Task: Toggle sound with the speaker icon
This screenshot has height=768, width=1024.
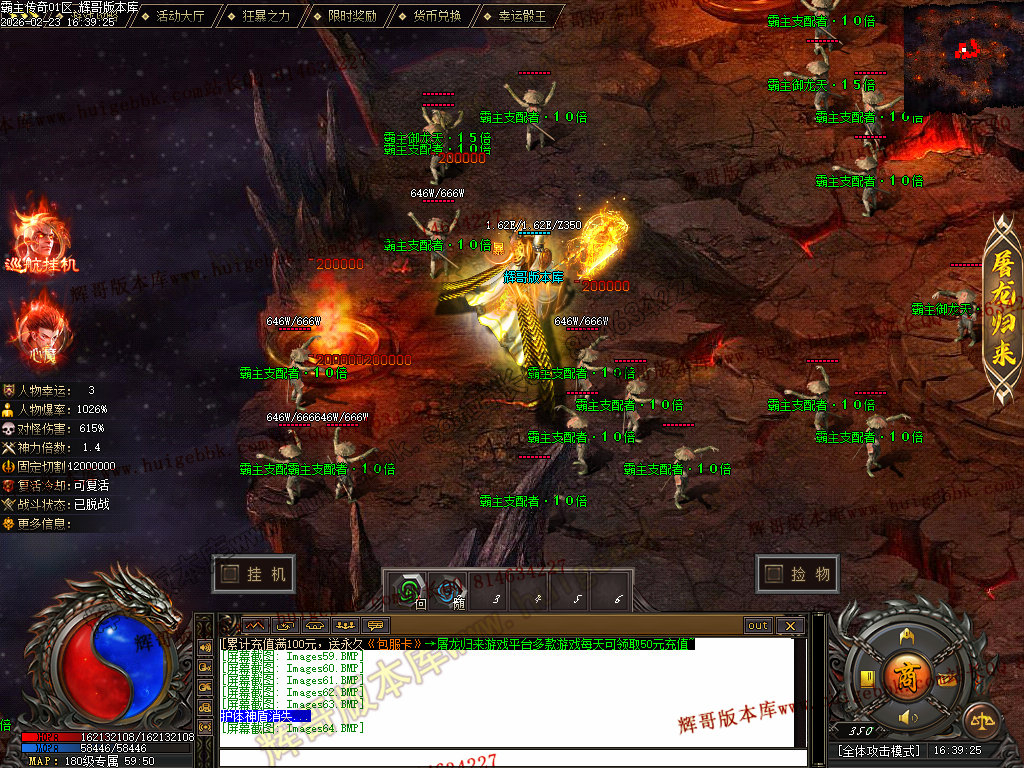Action: pos(908,717)
